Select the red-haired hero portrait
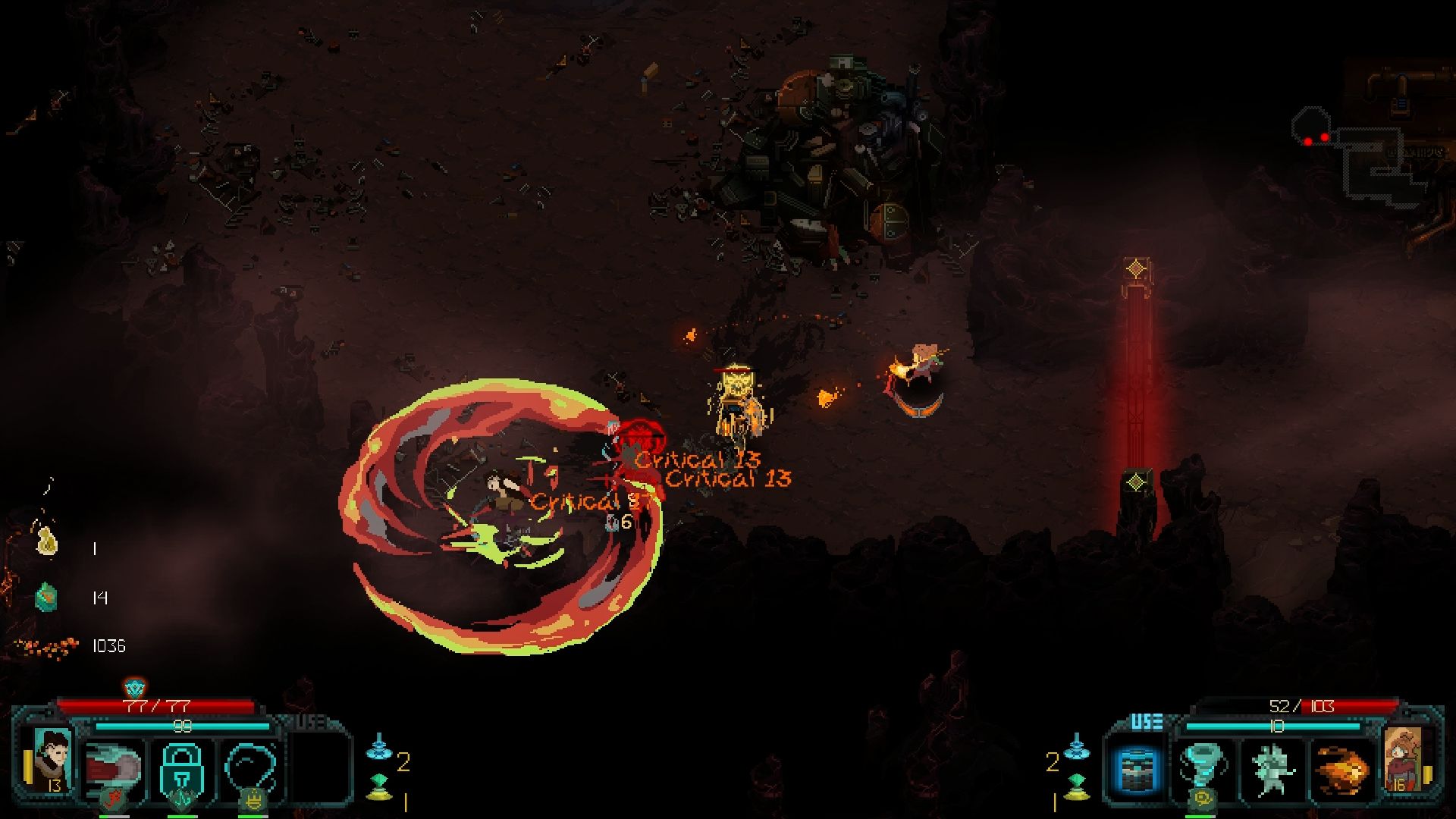 (x=1403, y=758)
